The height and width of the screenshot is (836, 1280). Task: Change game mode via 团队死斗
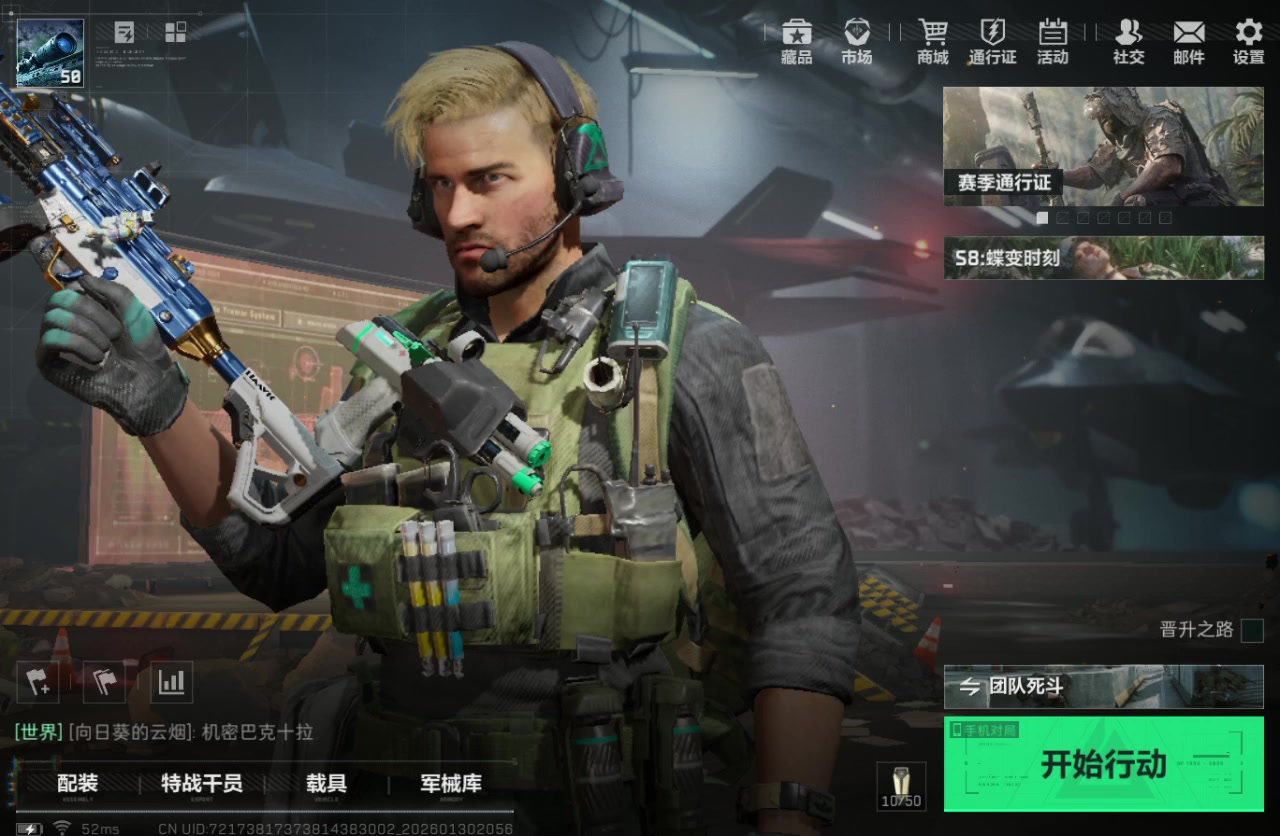[x=1103, y=687]
